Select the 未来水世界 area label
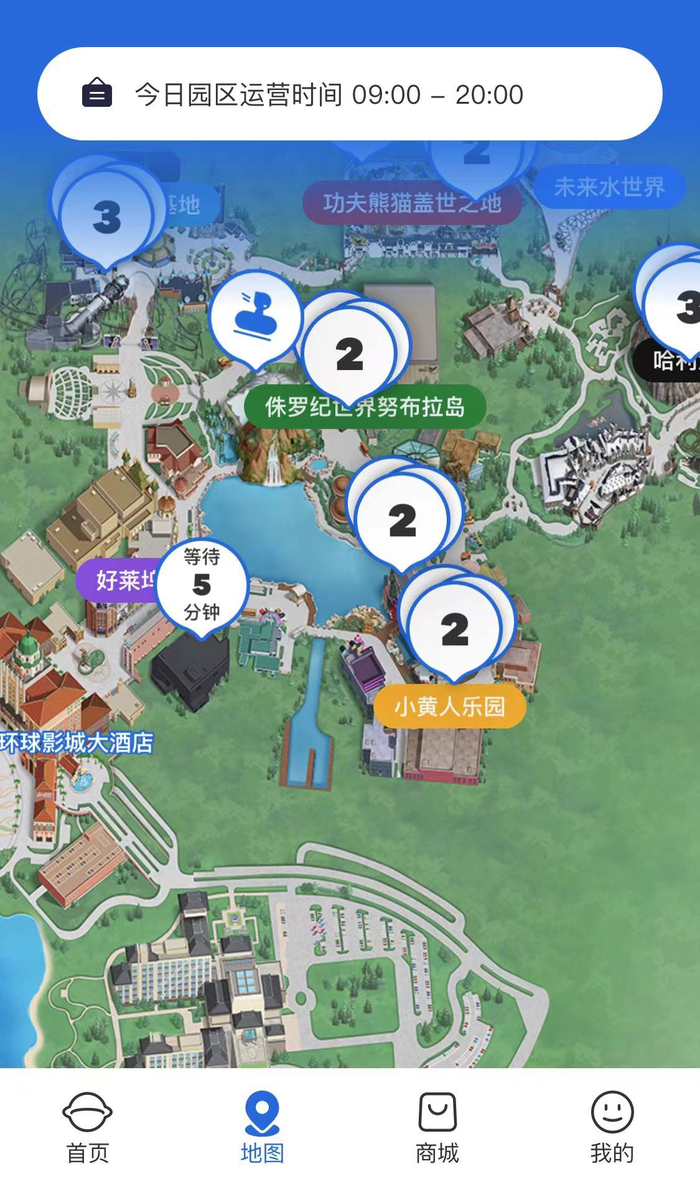Screen dimensions: 700x1180 click(x=608, y=187)
